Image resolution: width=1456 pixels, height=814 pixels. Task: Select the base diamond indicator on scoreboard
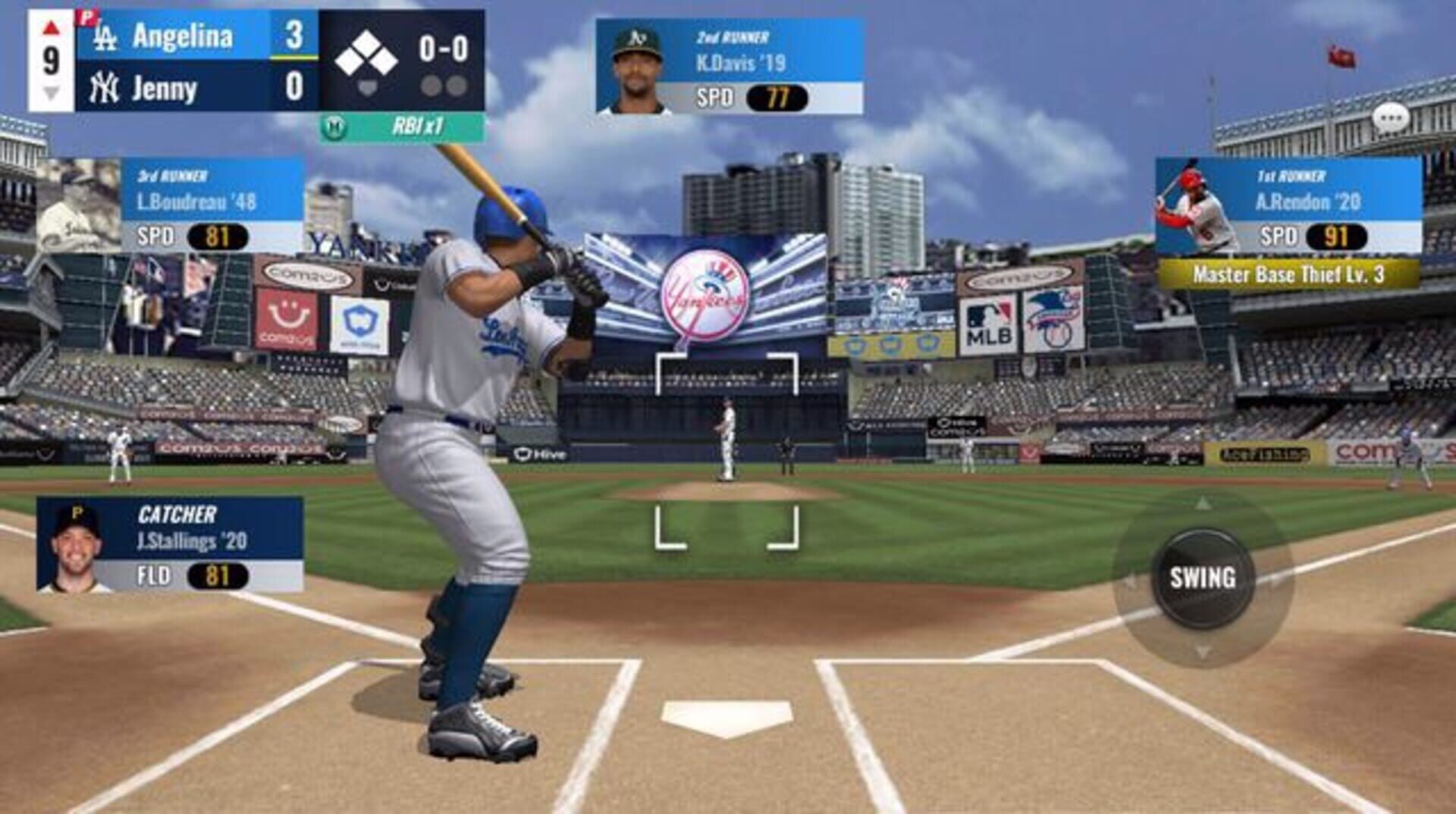point(369,52)
